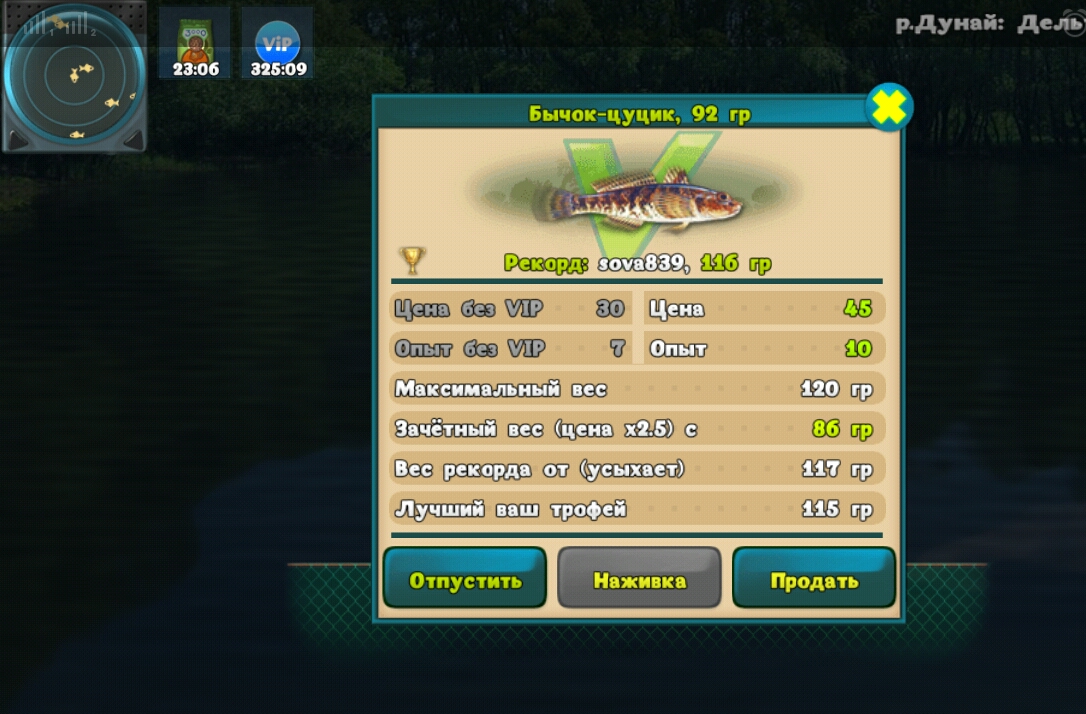
Task: Select the groundbait bag timer icon
Action: pos(194,44)
